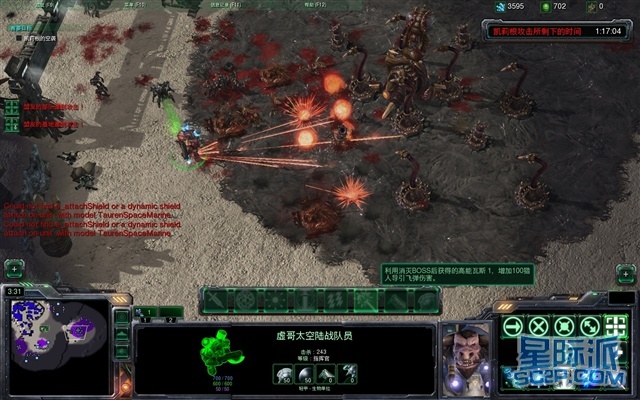Select control group 1 tab

point(147,312)
